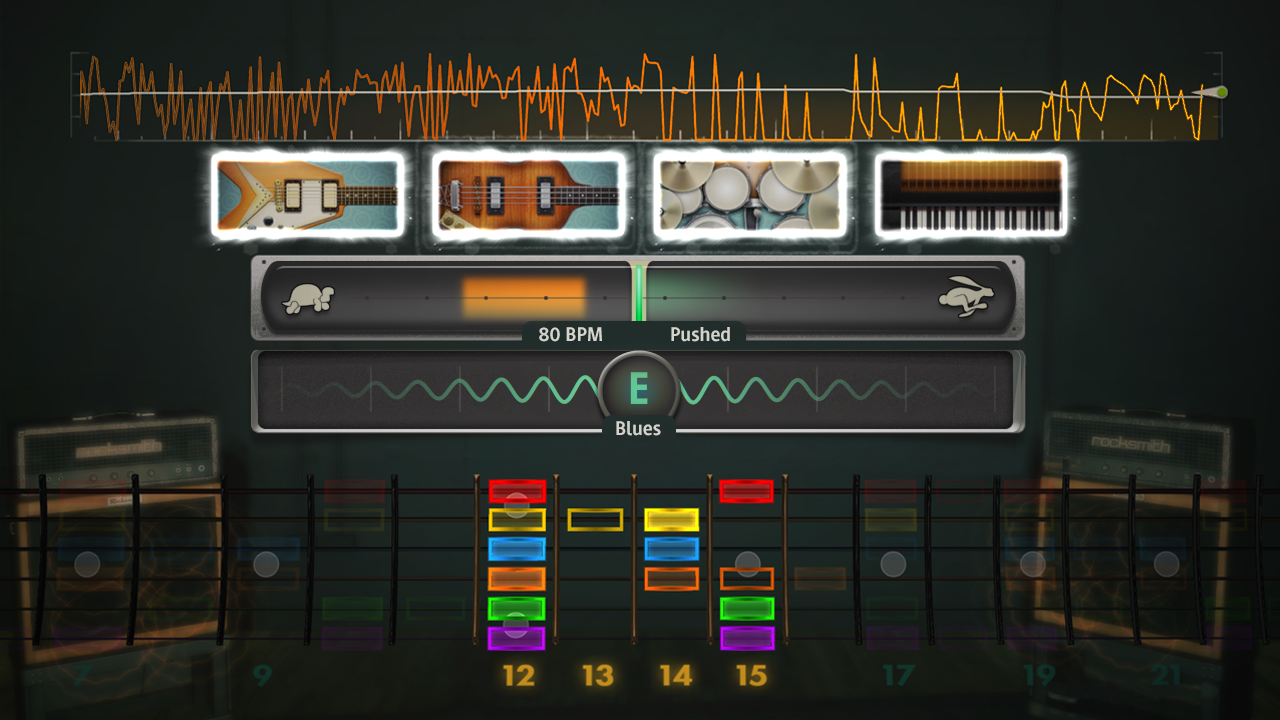Click the 80 BPM label

568,335
